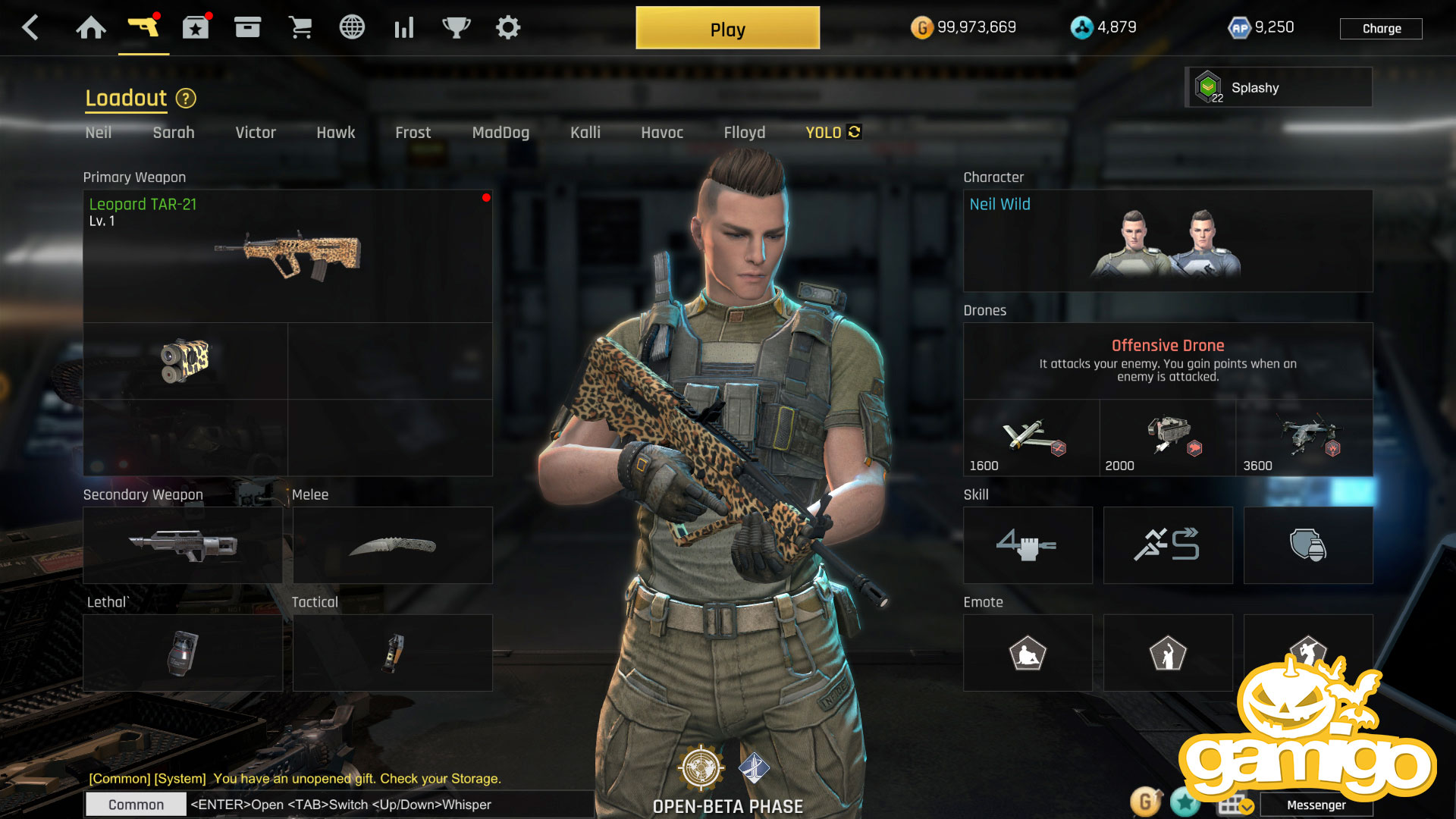Open the Messenger panel

point(1316,805)
